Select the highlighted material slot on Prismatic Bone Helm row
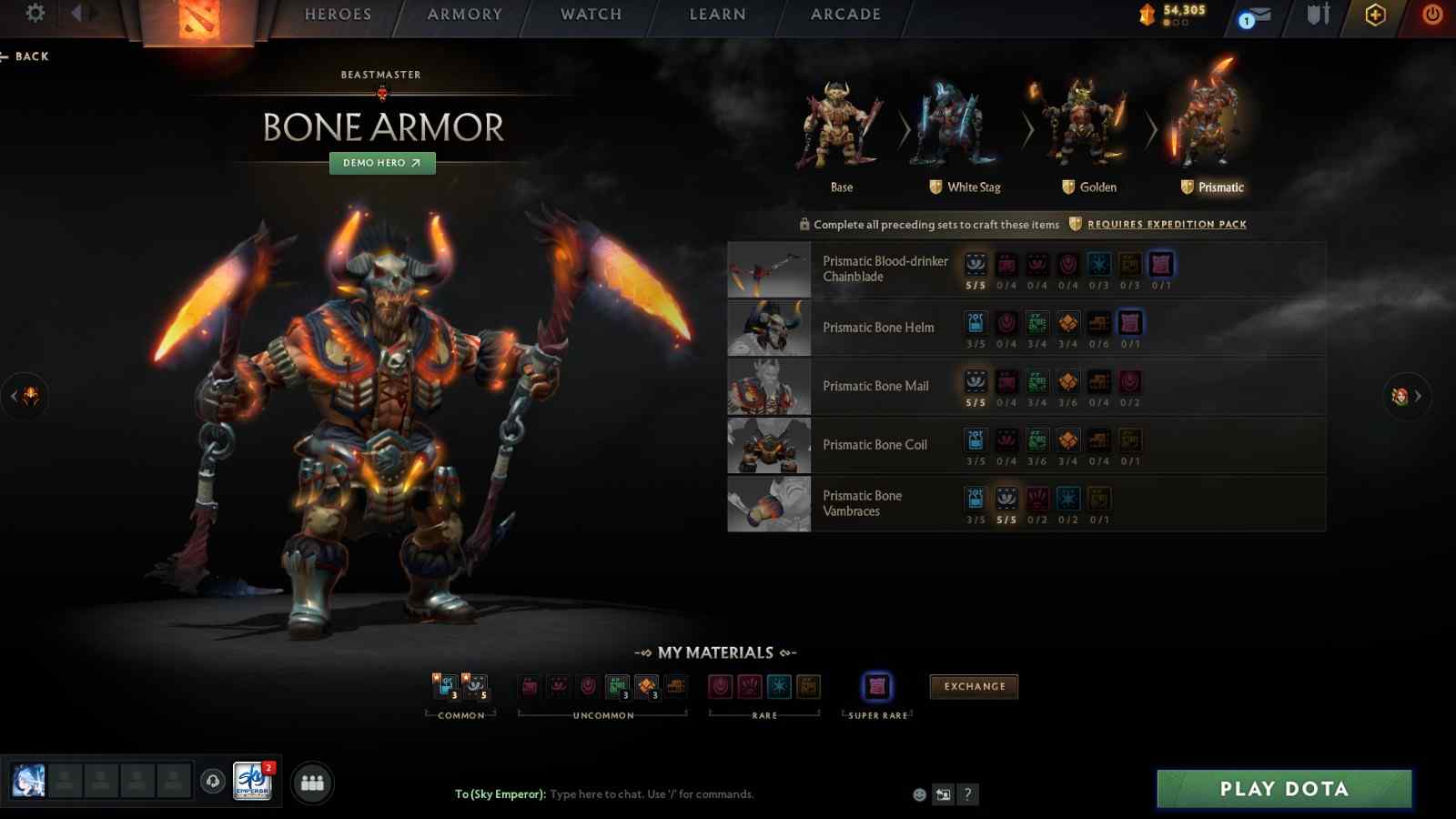Screen dimensions: 1456x819 (x=1131, y=323)
